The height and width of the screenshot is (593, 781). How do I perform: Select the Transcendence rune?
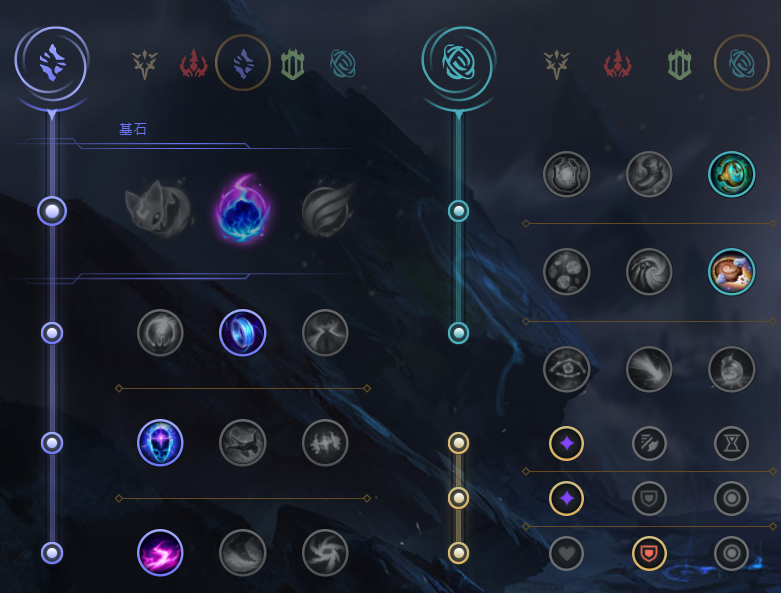160,443
